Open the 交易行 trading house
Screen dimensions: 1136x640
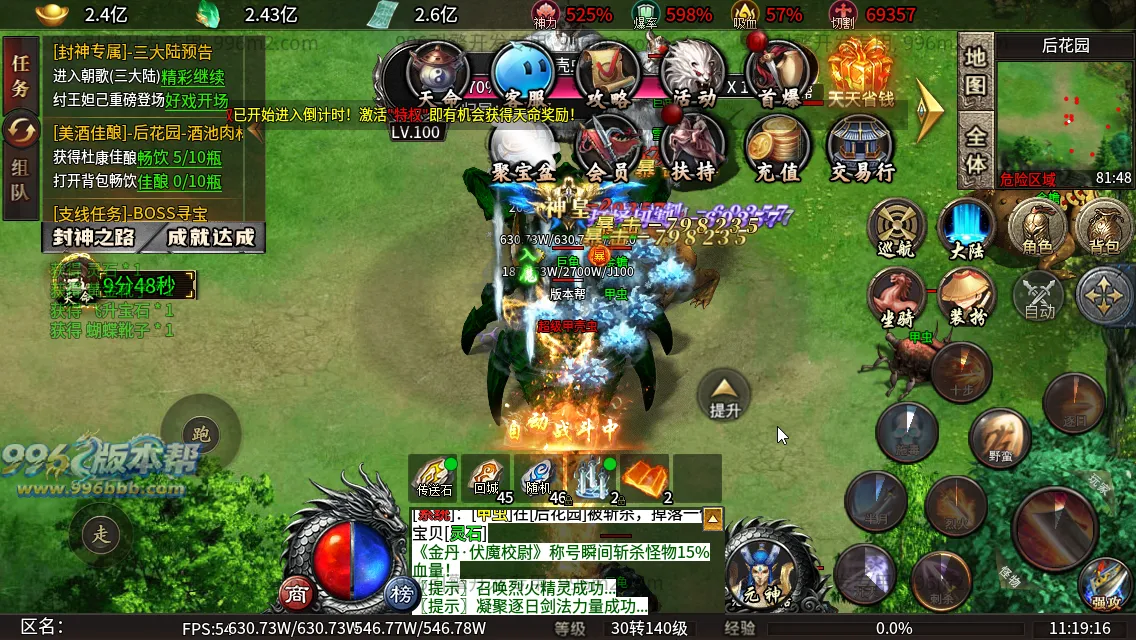click(x=862, y=148)
